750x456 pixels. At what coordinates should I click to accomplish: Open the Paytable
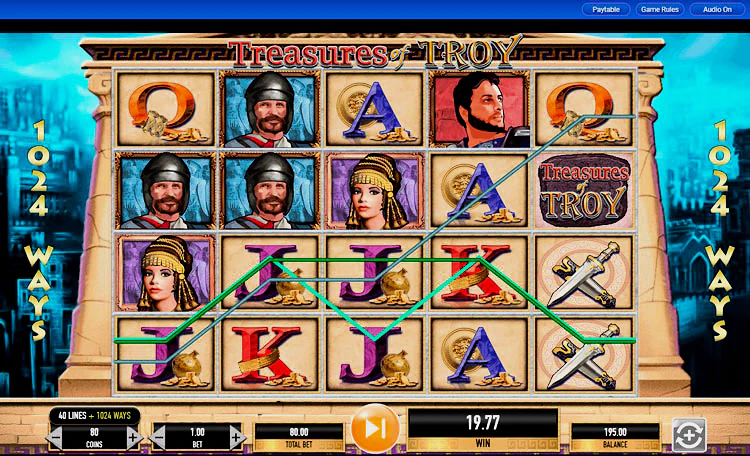tap(606, 9)
